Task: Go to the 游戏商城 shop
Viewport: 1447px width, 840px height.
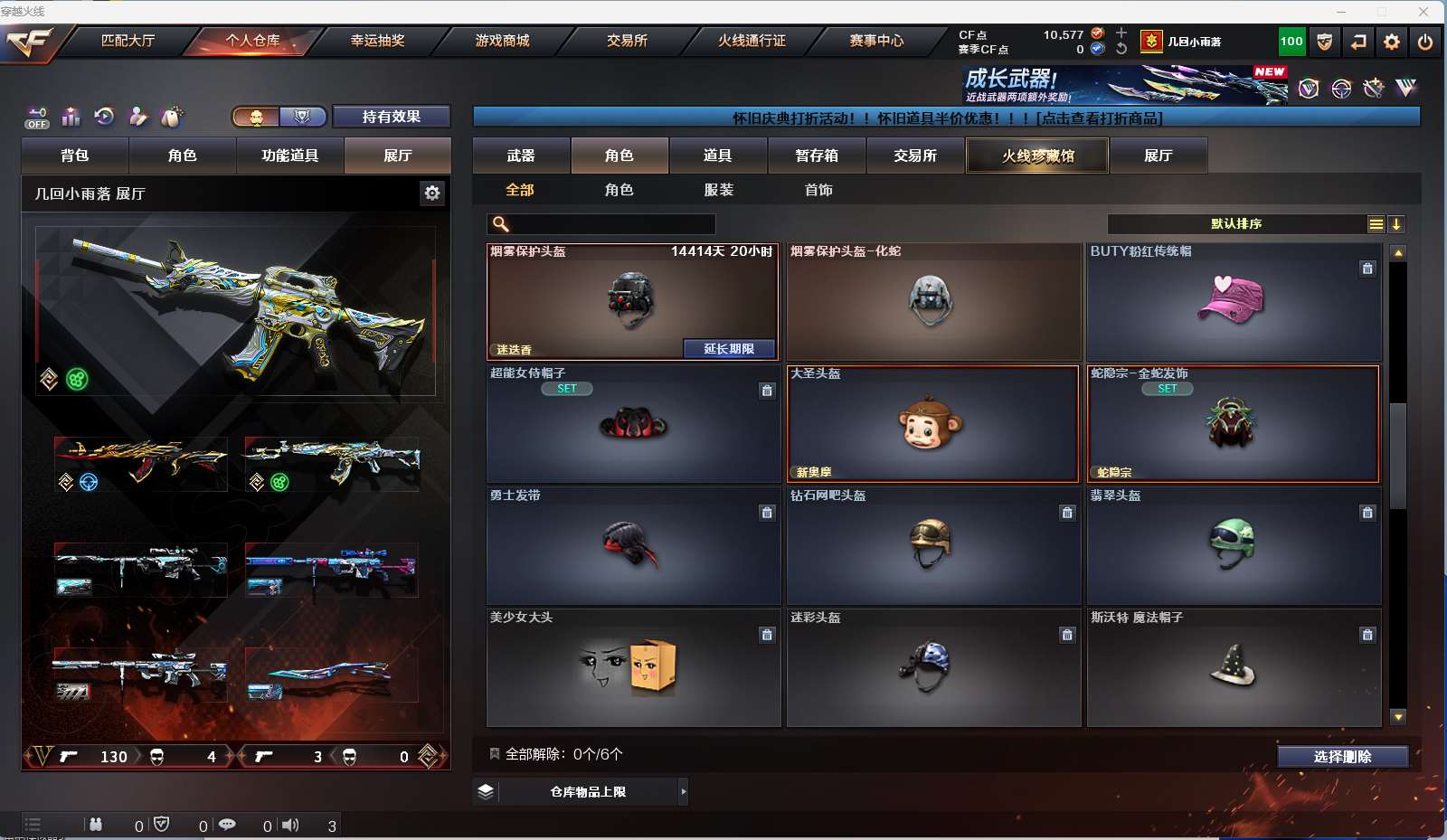Action: coord(502,41)
